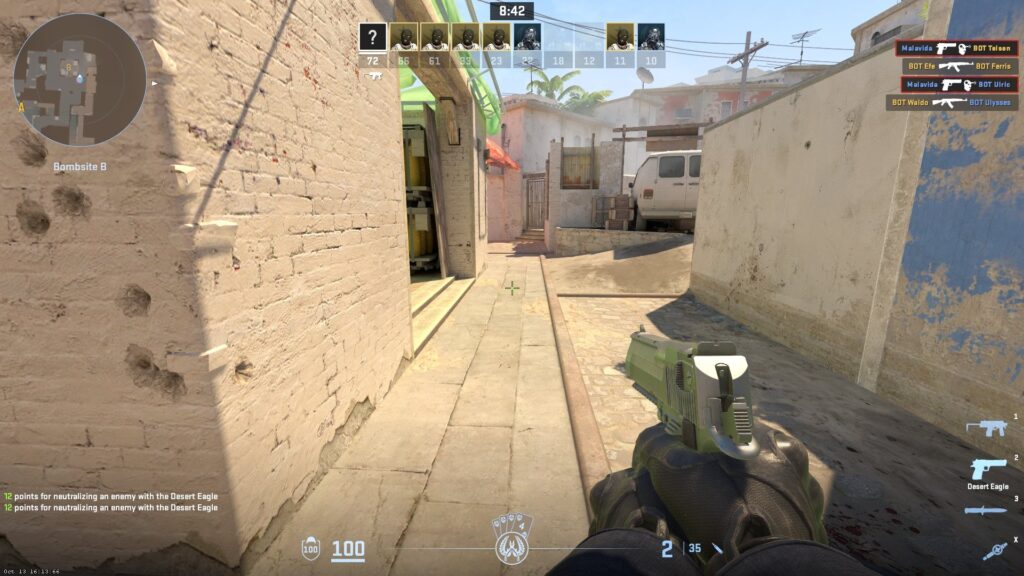Choose the knife weapon slot
The image size is (1024, 576).
986,511
